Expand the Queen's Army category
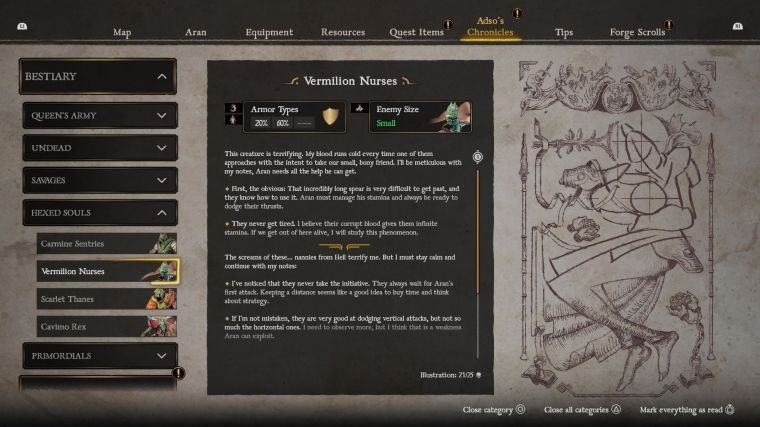 coord(99,116)
